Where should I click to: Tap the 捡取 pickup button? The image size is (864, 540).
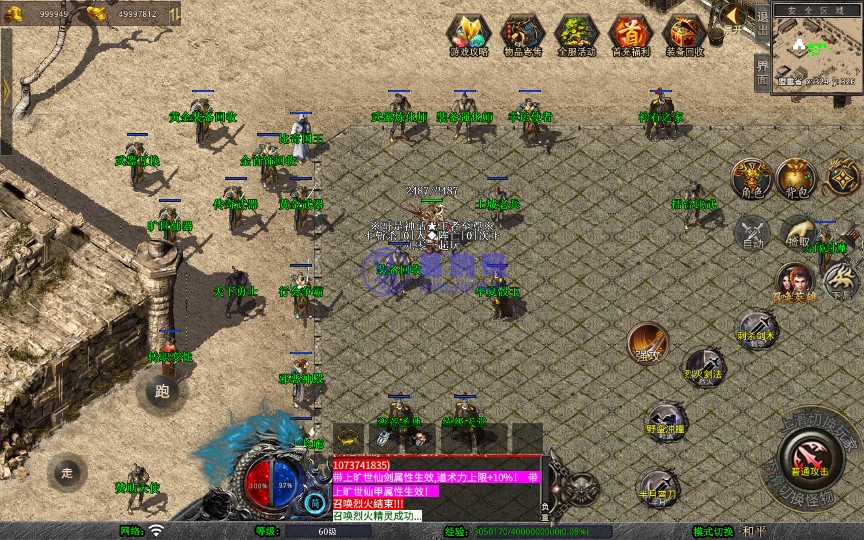click(x=798, y=233)
